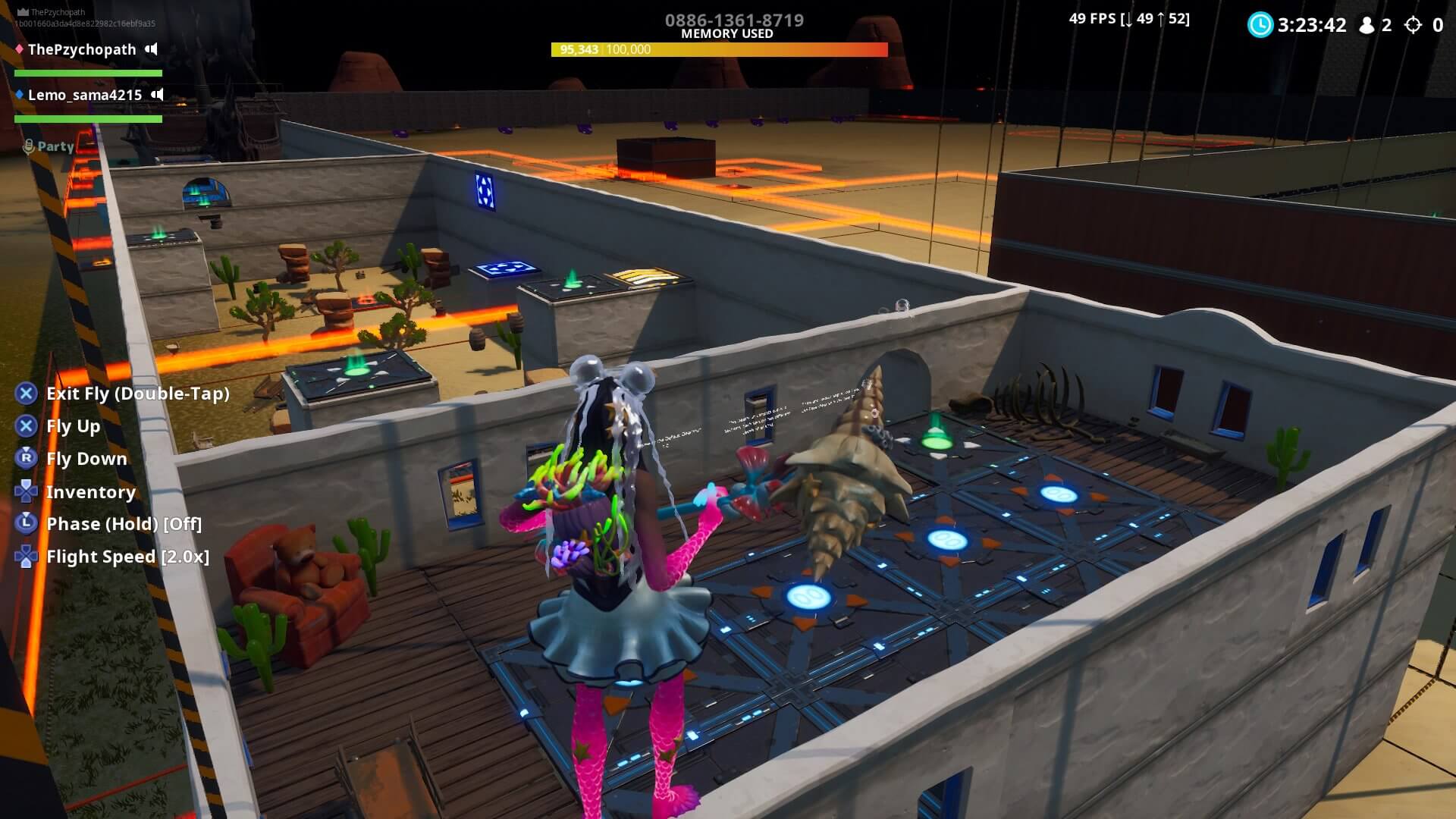This screenshot has height=819, width=1456.
Task: Click the Party microphone icon
Action: click(28, 146)
